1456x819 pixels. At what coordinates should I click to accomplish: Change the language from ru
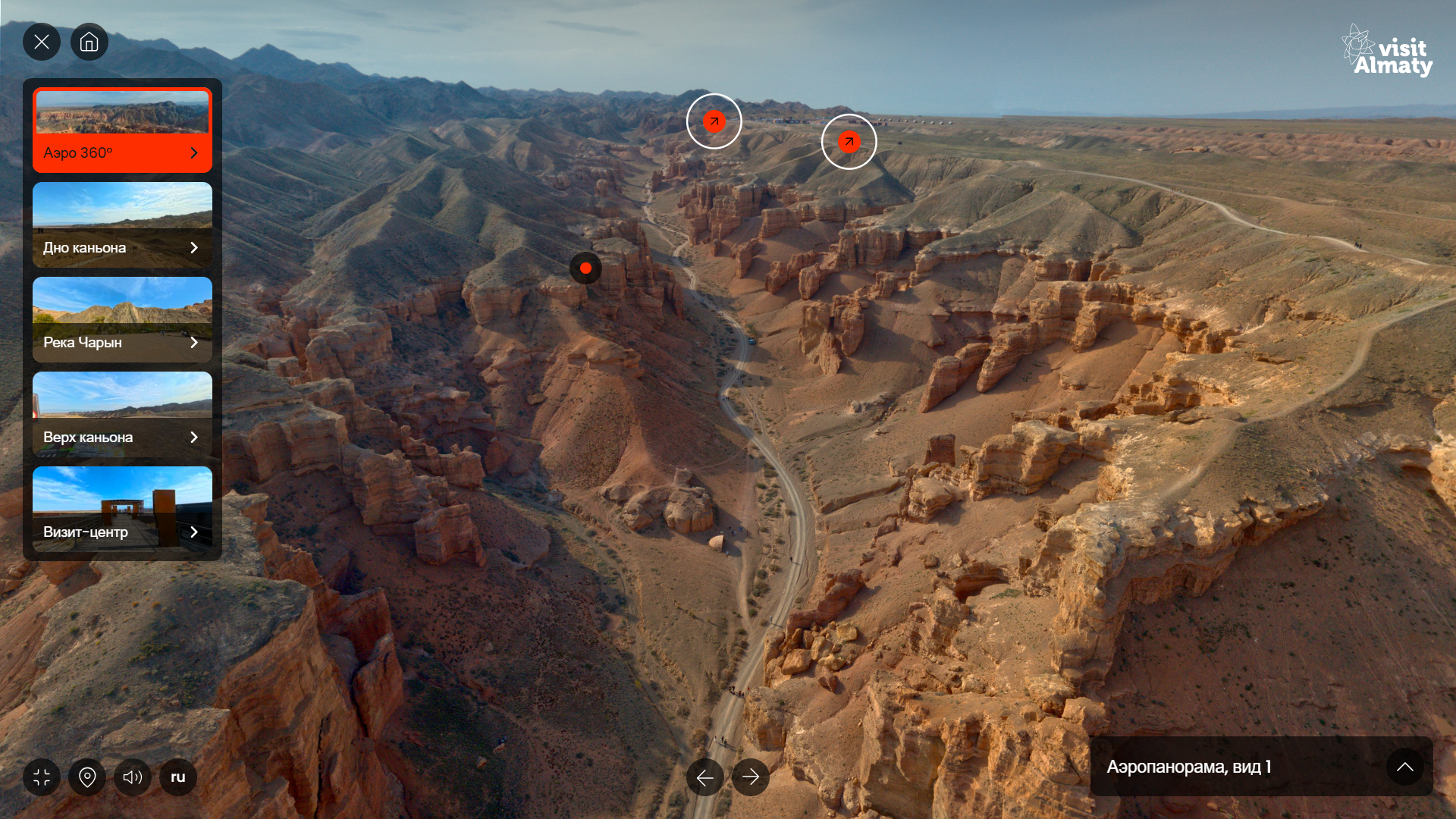coord(178,777)
